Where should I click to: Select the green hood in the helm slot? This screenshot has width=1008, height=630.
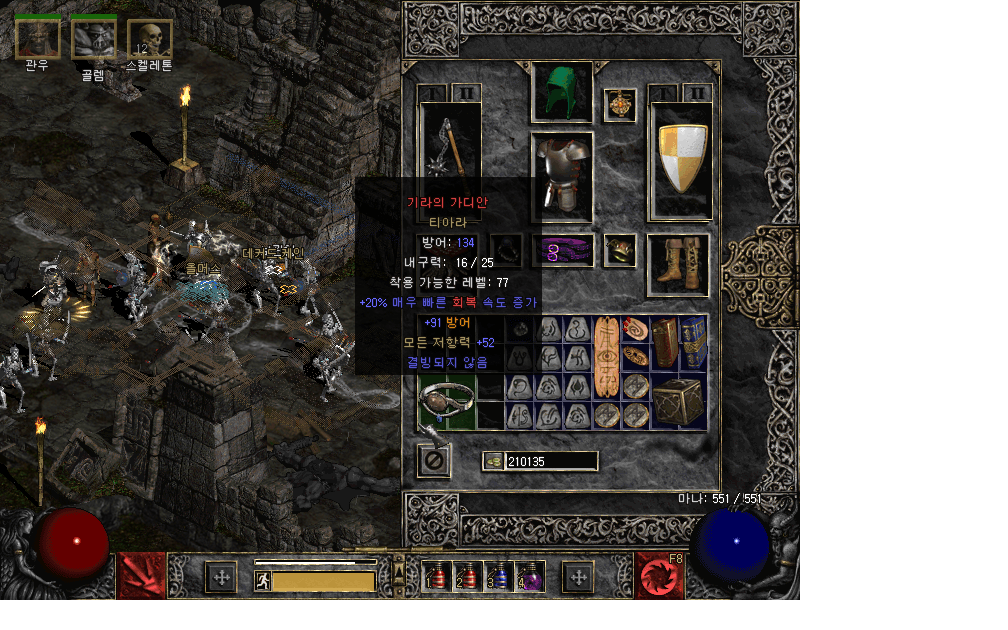point(562,92)
